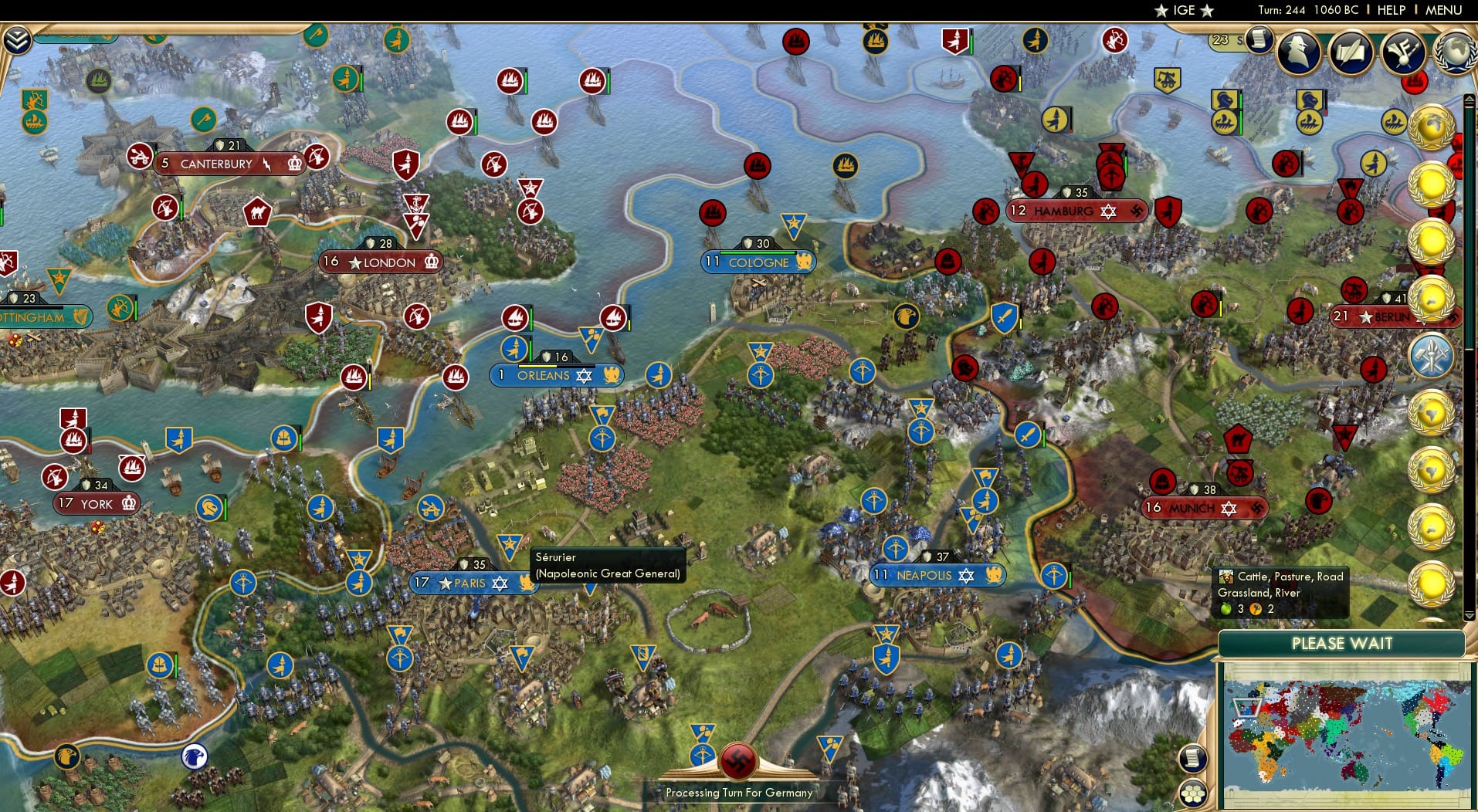Image resolution: width=1478 pixels, height=812 pixels.
Task: Click the eagle emblem on the Paris city banner
Action: pyautogui.click(x=527, y=584)
